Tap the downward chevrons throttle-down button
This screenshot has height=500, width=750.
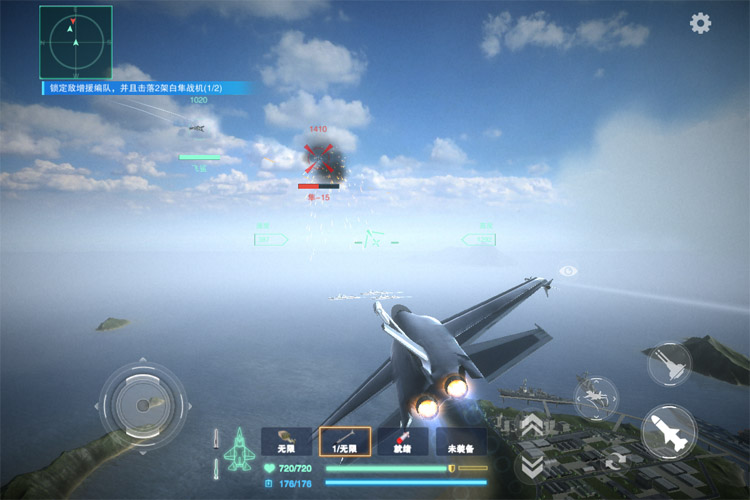click(x=531, y=464)
